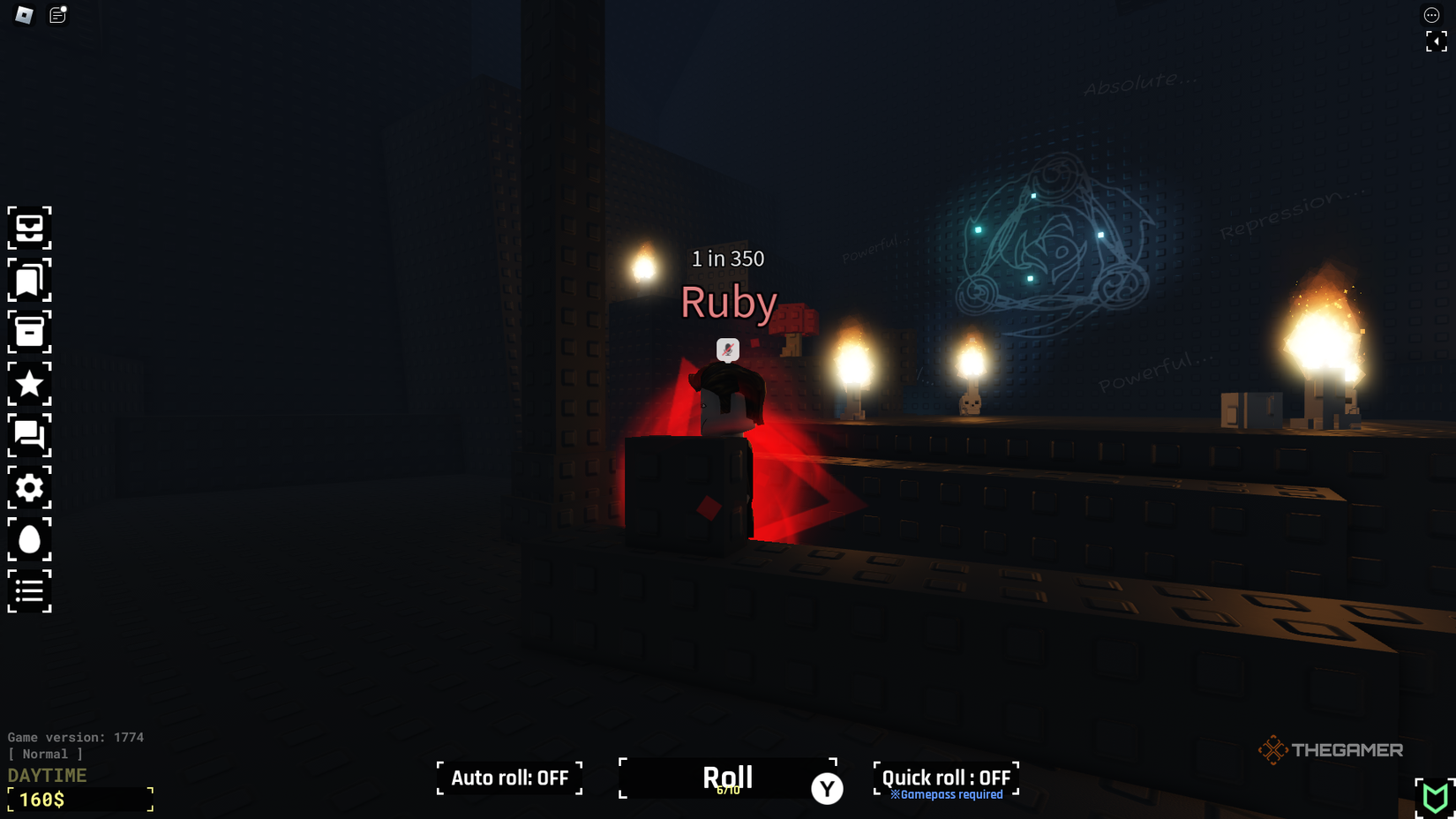The image size is (1456, 819).
Task: Enable Quick roll
Action: tap(945, 777)
